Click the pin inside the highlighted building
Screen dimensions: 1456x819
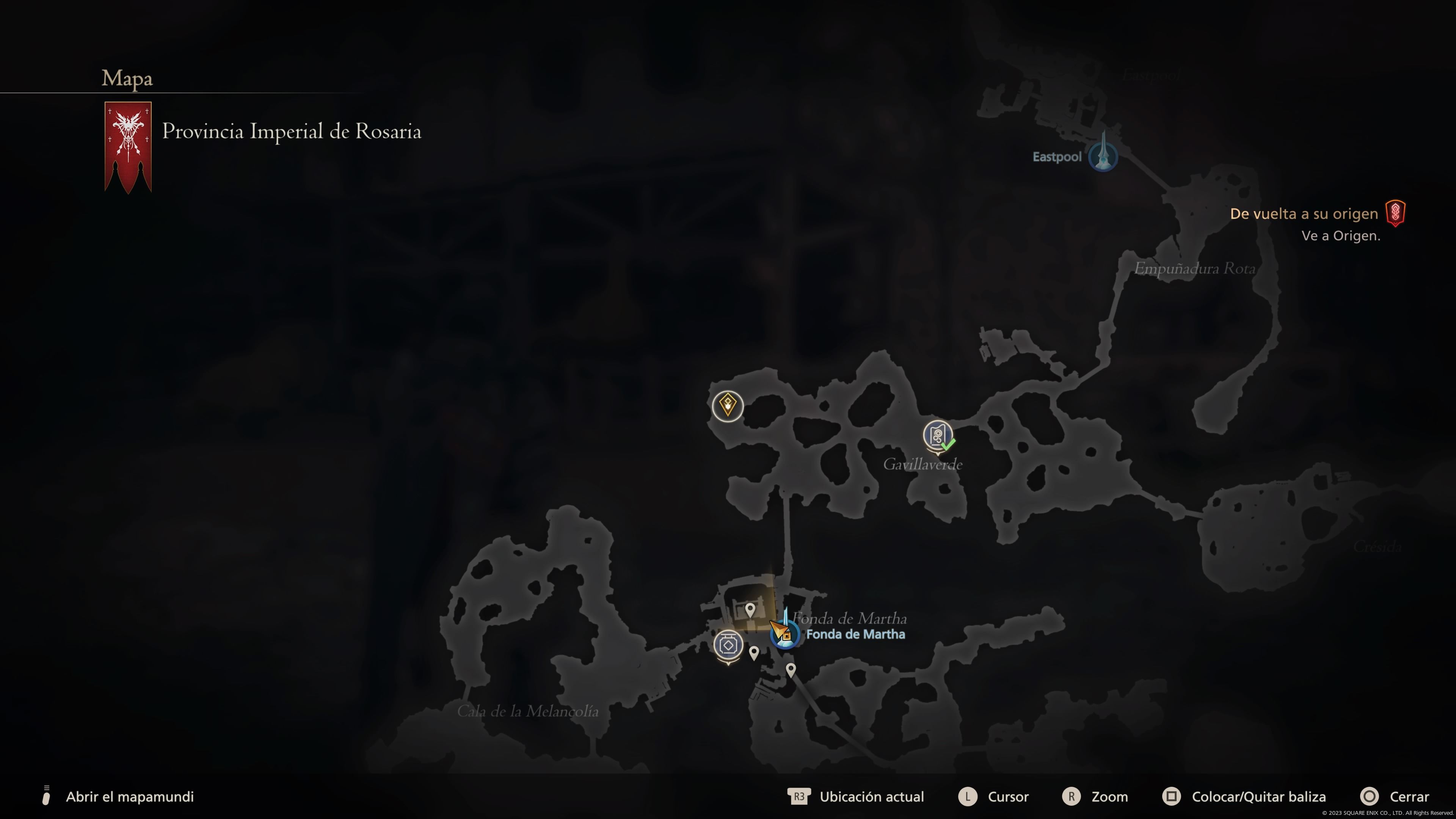tap(750, 609)
